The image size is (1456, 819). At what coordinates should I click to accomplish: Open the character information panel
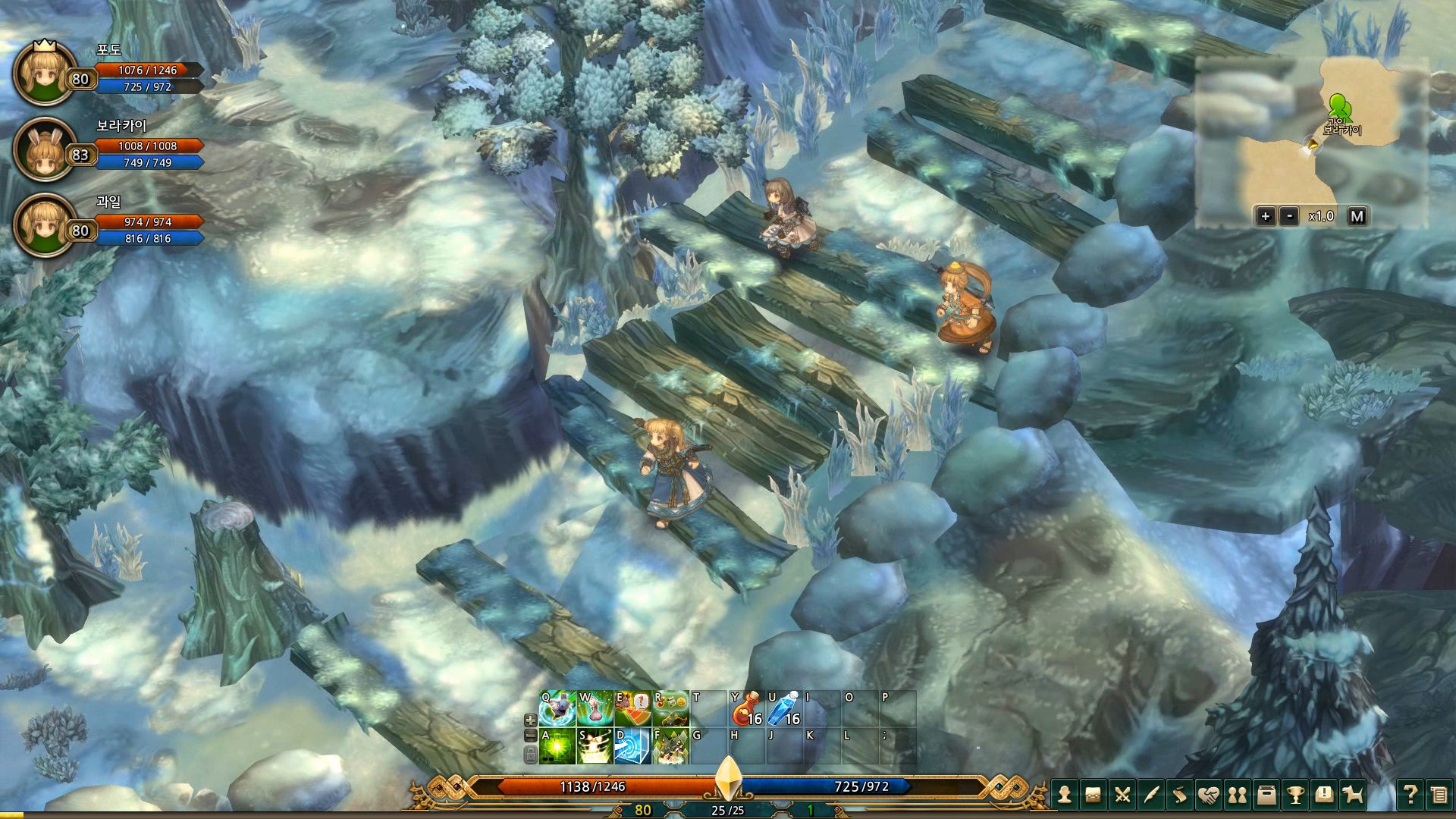[1065, 796]
